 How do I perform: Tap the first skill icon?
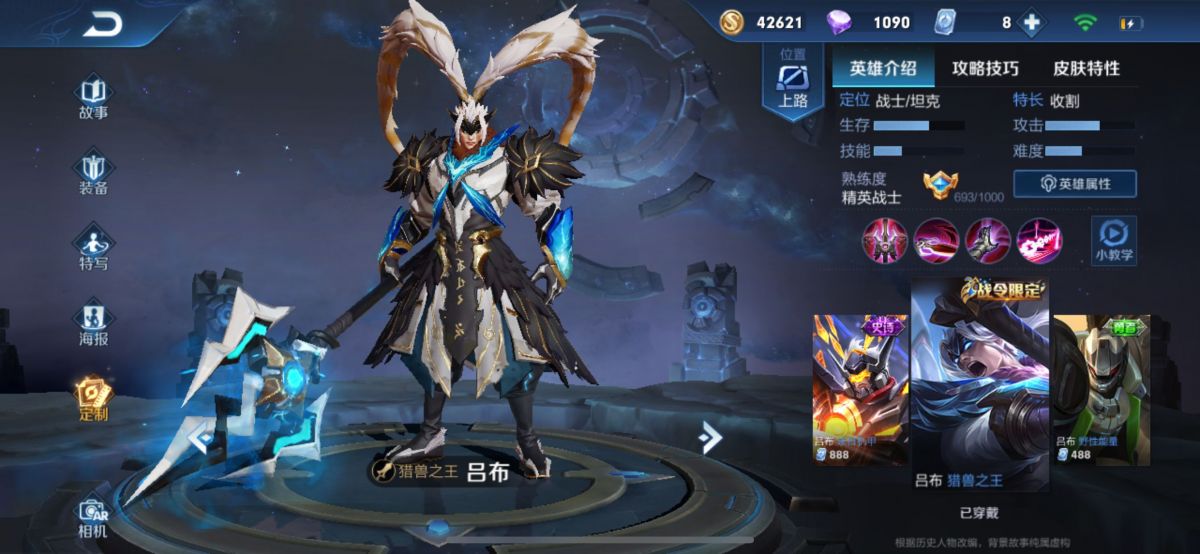coord(885,240)
